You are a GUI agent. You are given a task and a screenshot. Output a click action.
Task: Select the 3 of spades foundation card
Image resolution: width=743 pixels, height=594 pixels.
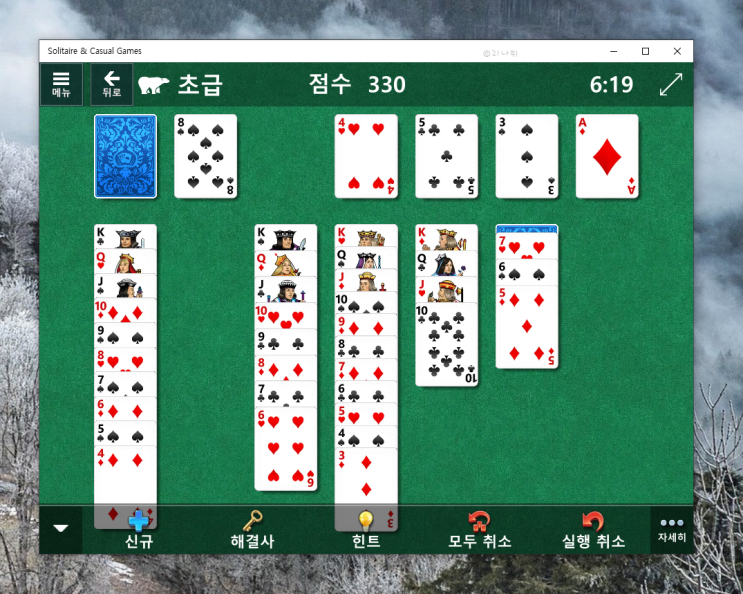click(x=527, y=156)
